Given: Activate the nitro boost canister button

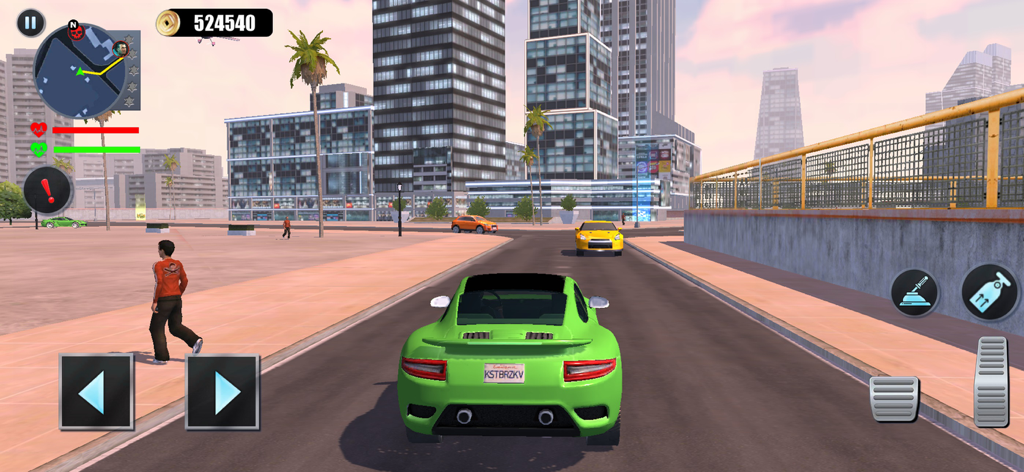Looking at the screenshot, I should [989, 292].
